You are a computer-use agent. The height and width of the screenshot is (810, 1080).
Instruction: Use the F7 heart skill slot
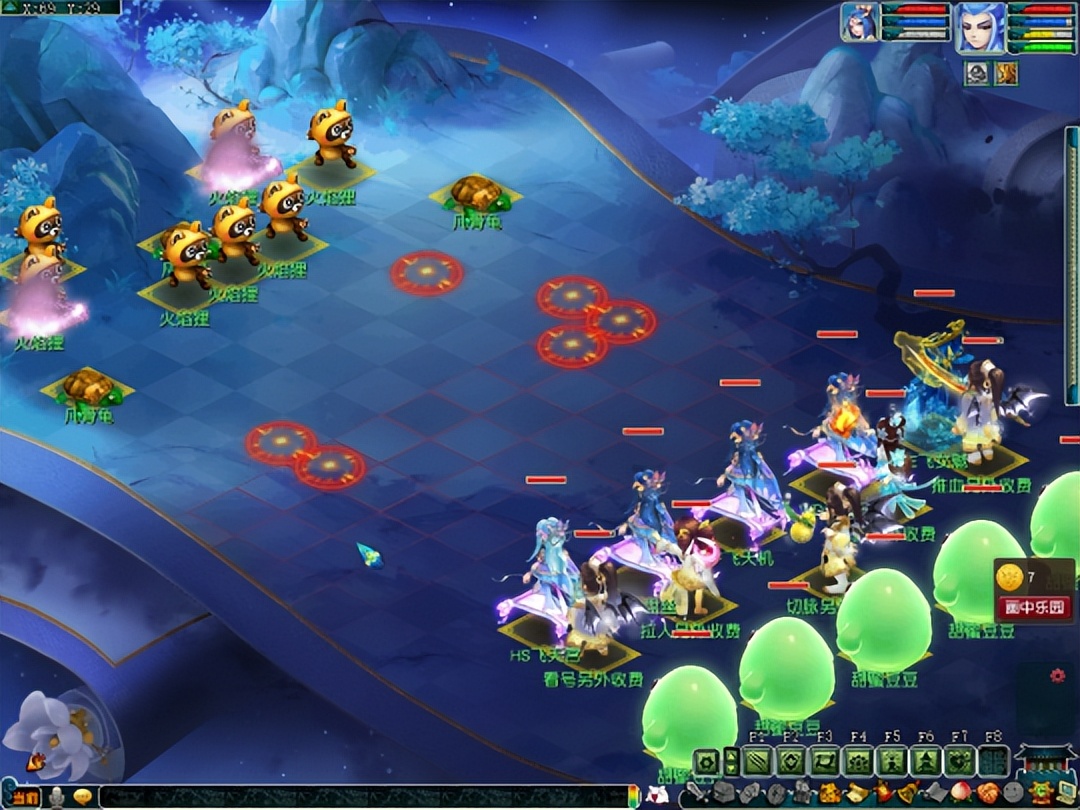tap(960, 761)
